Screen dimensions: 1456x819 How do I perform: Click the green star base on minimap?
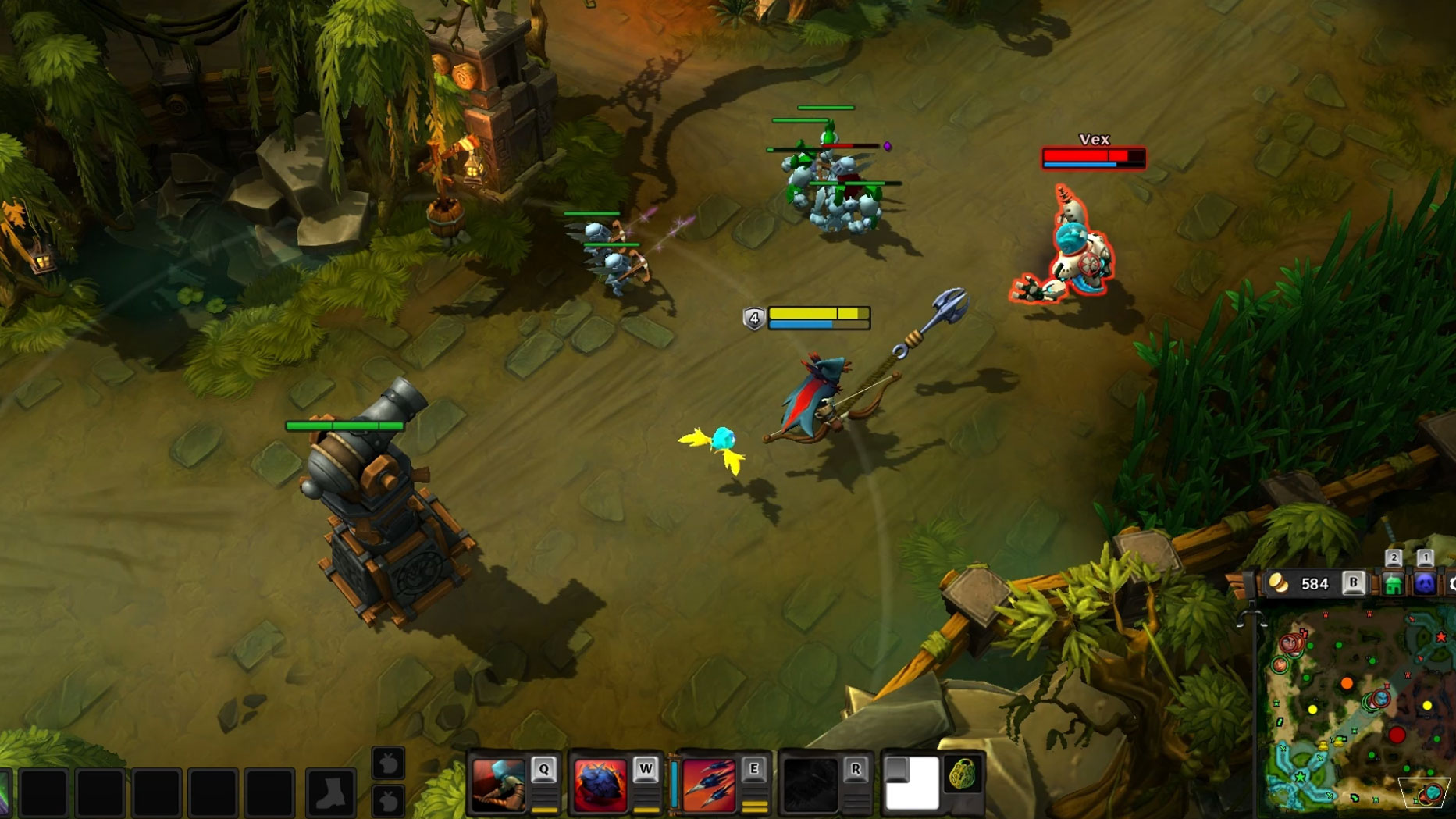point(1300,777)
